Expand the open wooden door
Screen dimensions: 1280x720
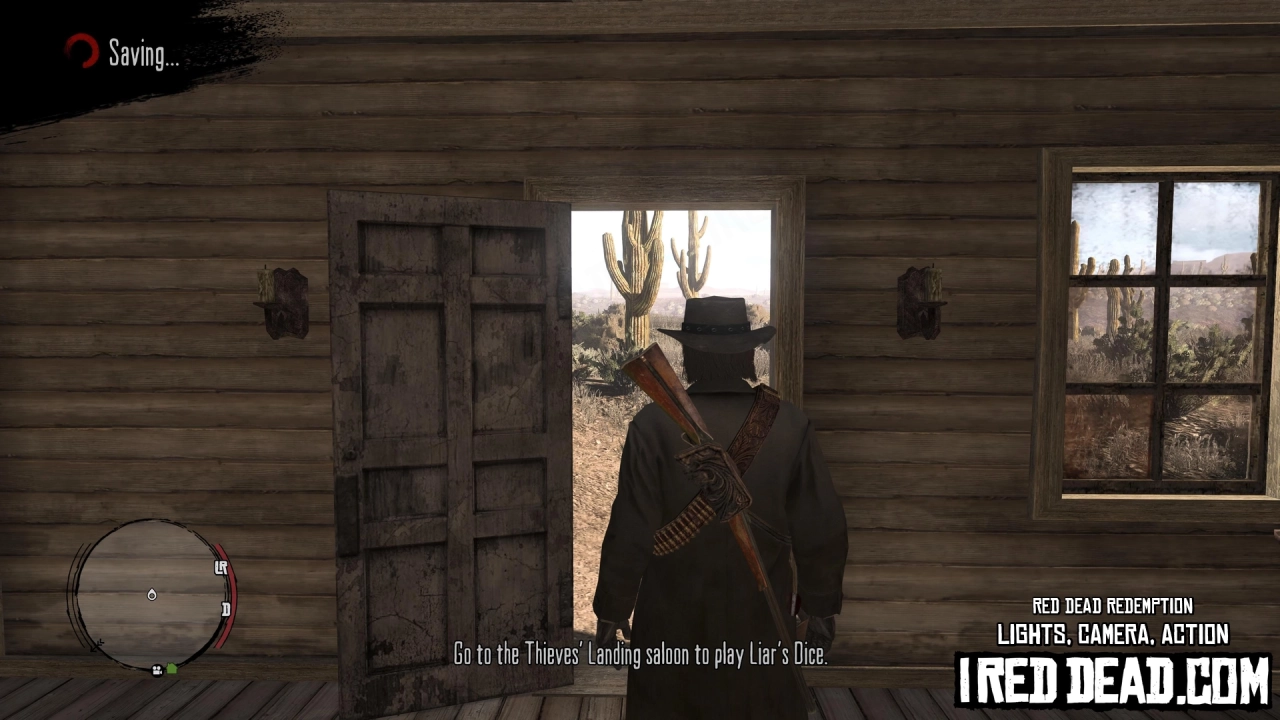445,420
